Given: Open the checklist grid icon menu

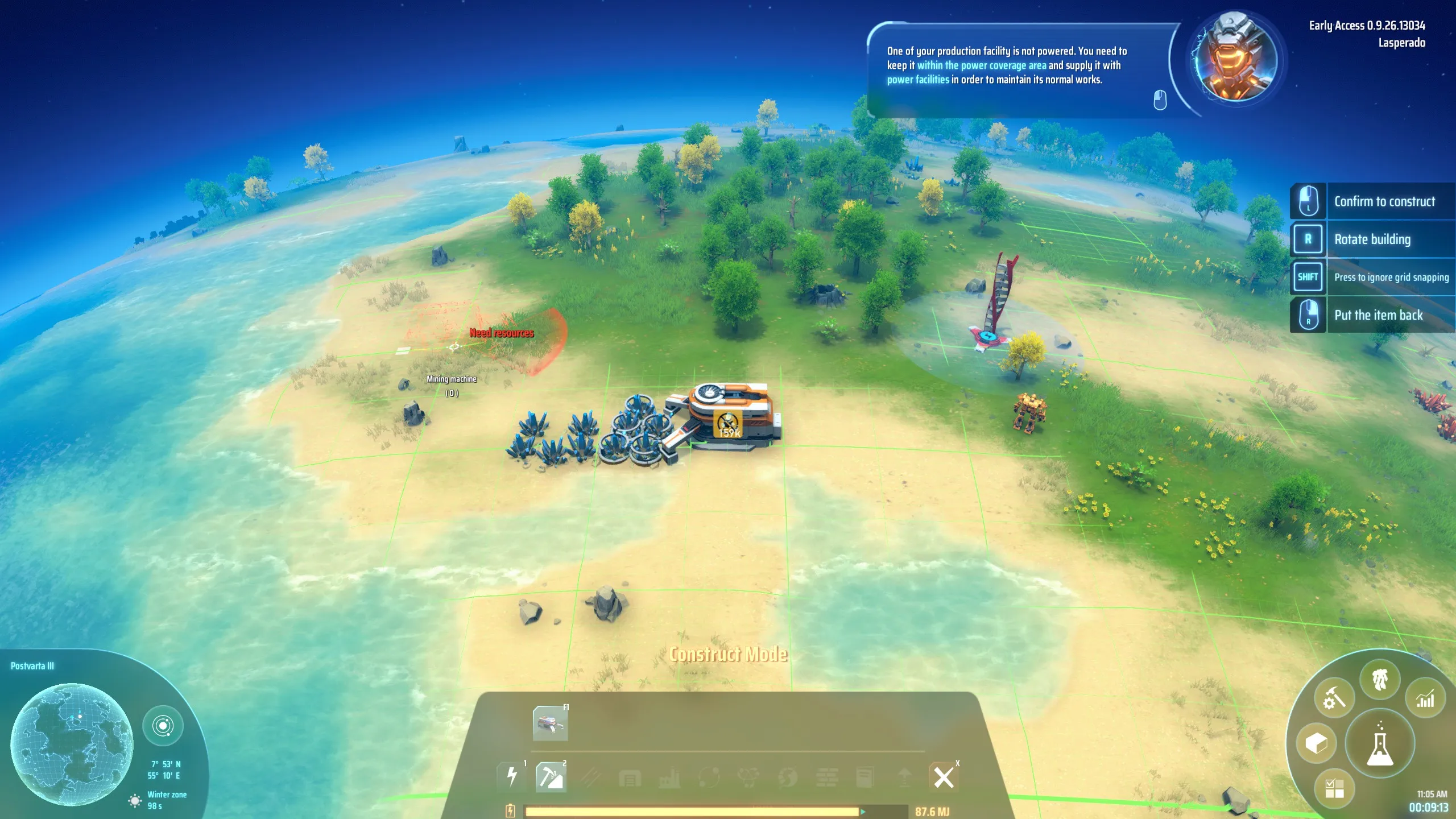Looking at the screenshot, I should coord(1334,788).
